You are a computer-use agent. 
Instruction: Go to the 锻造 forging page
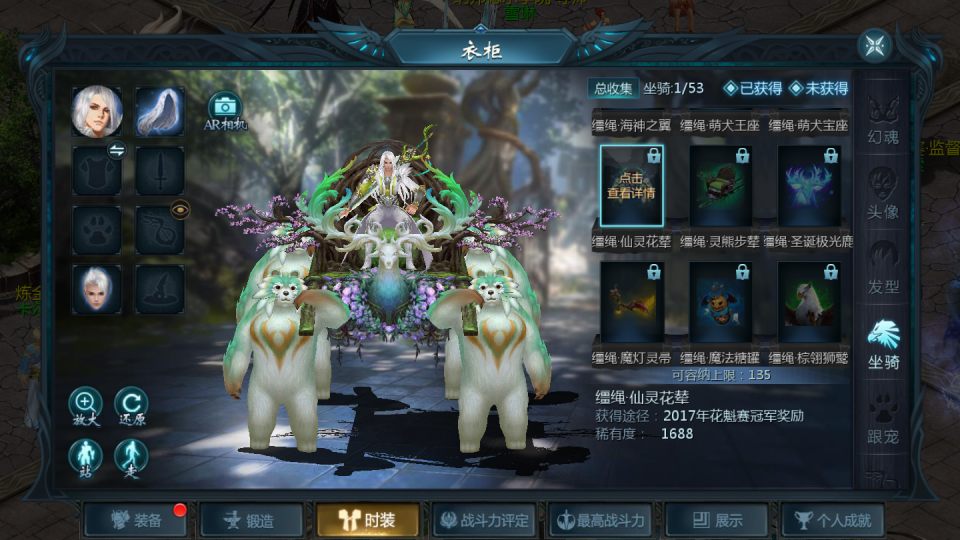251,520
